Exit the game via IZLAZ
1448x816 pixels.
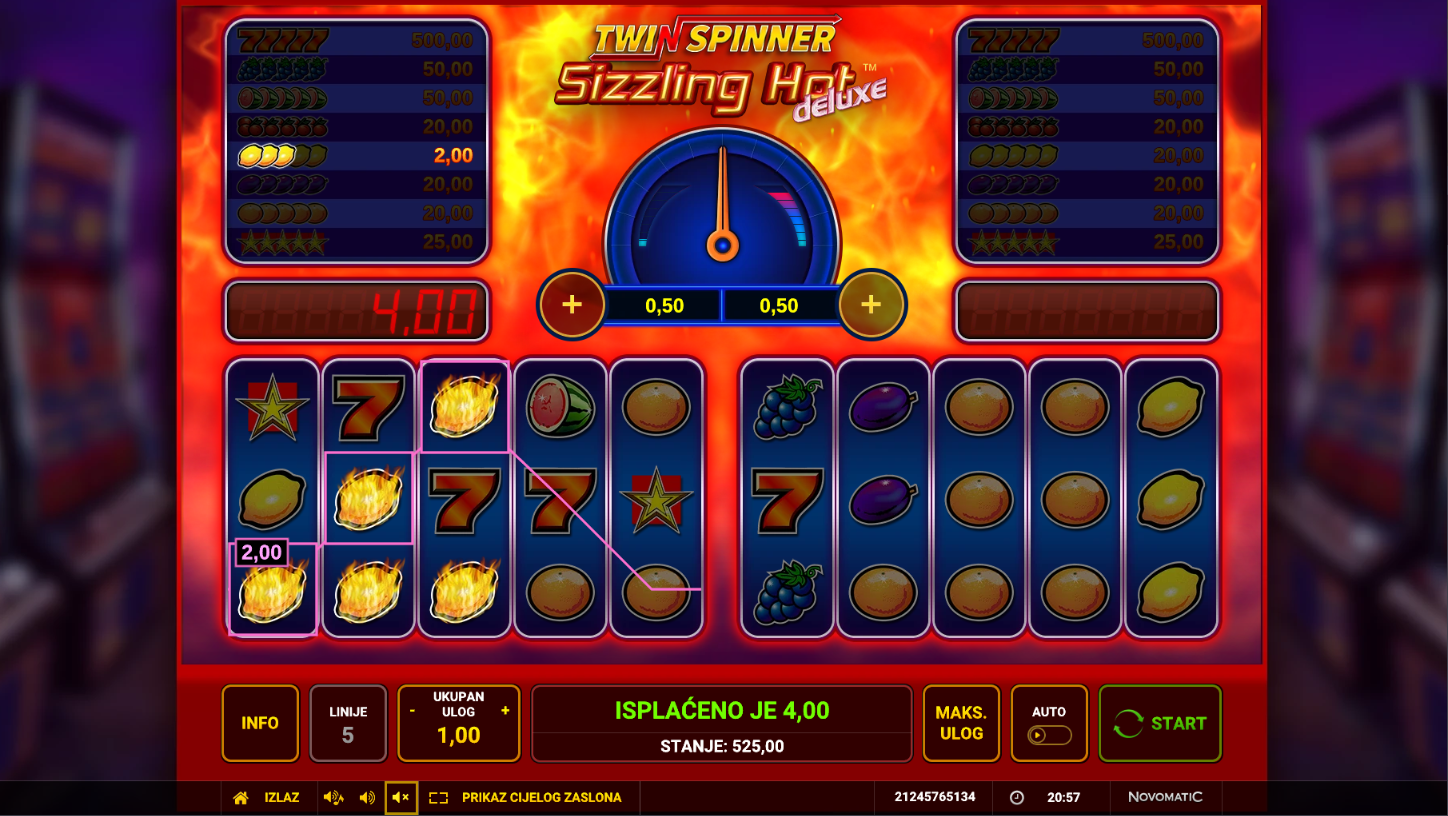tap(282, 798)
